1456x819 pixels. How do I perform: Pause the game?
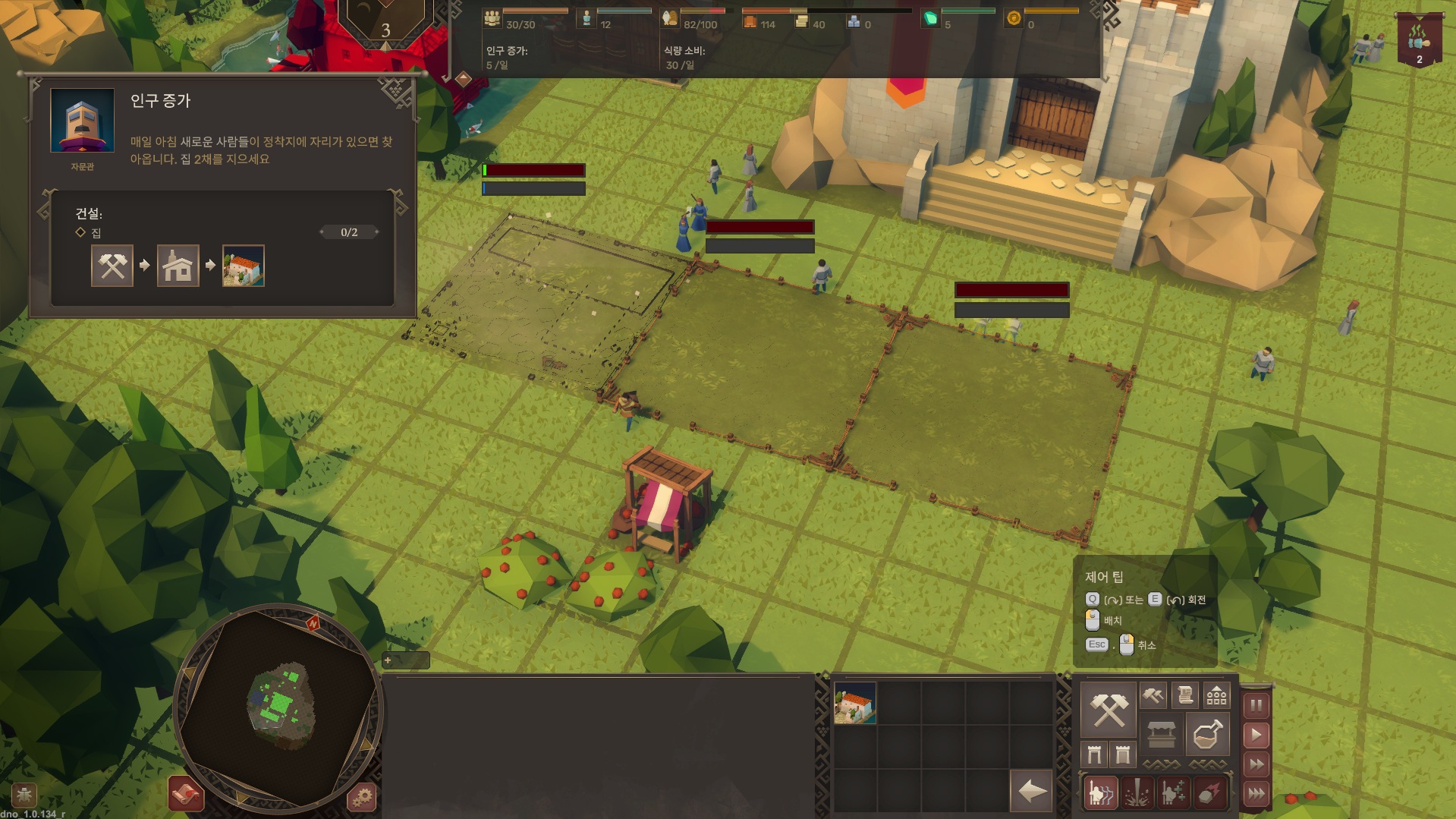[x=1256, y=705]
